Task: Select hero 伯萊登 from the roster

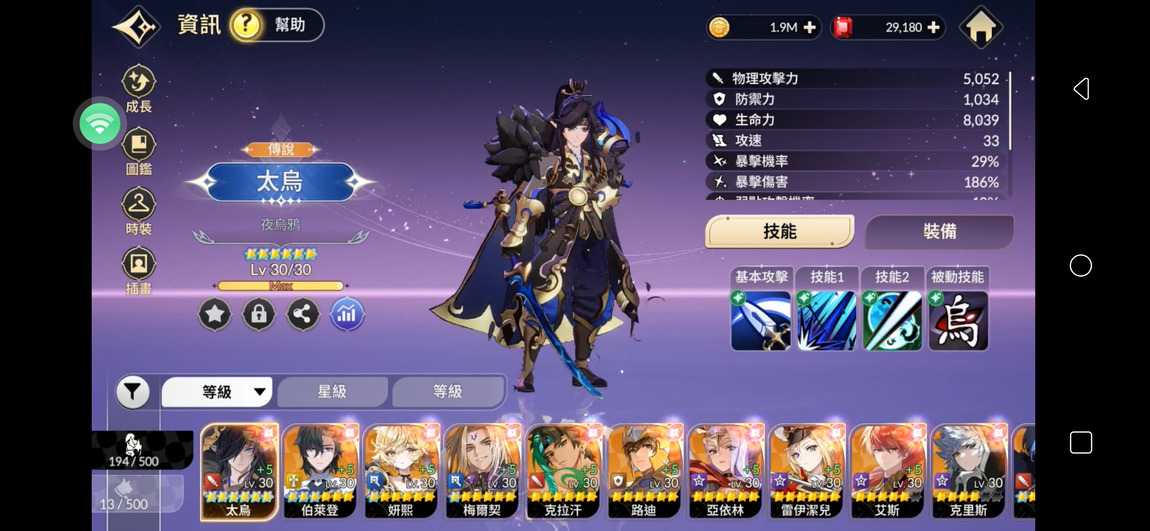Action: [x=320, y=471]
